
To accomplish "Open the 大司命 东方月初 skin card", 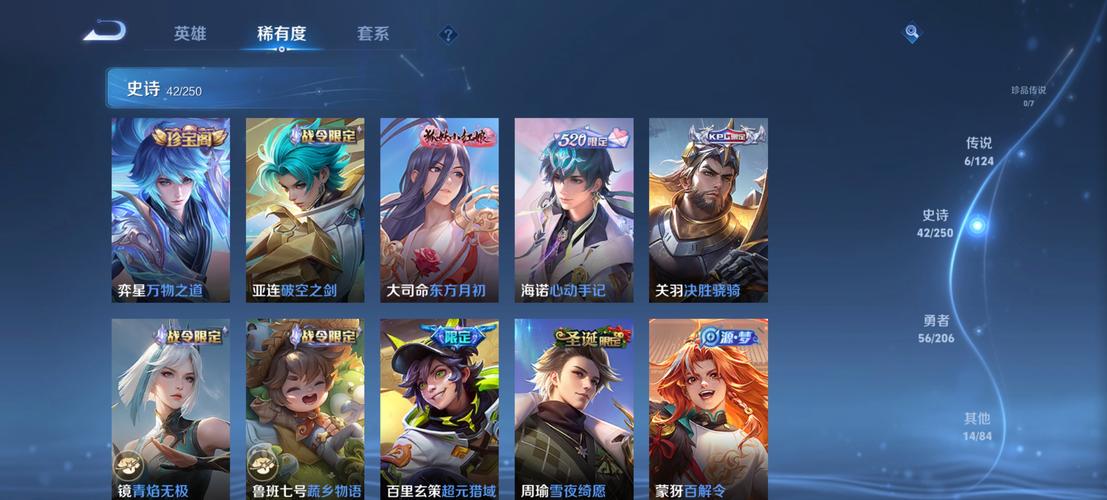I will [x=439, y=210].
